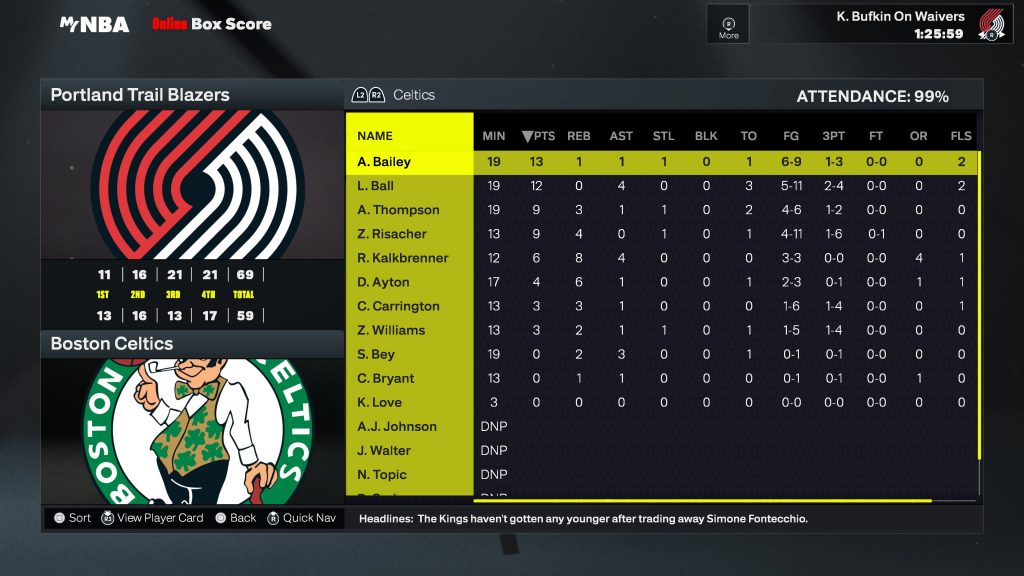
Task: Choose the C. Carrington row
Action: 398,306
